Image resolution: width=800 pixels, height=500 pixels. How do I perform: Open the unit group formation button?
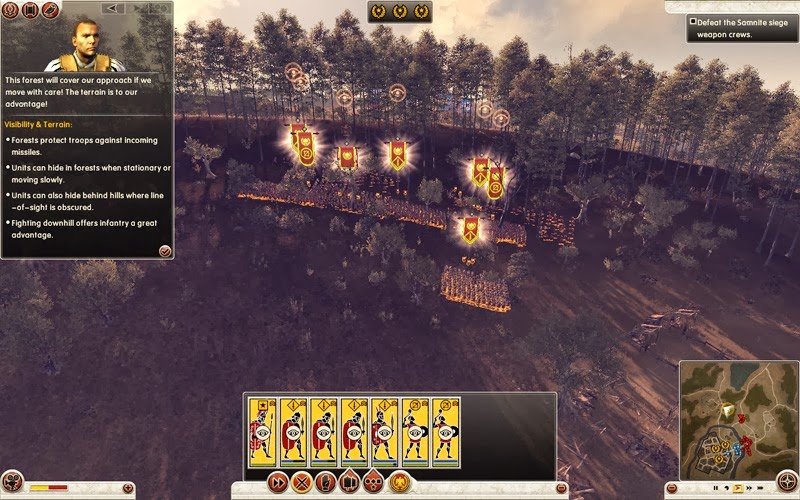374,482
